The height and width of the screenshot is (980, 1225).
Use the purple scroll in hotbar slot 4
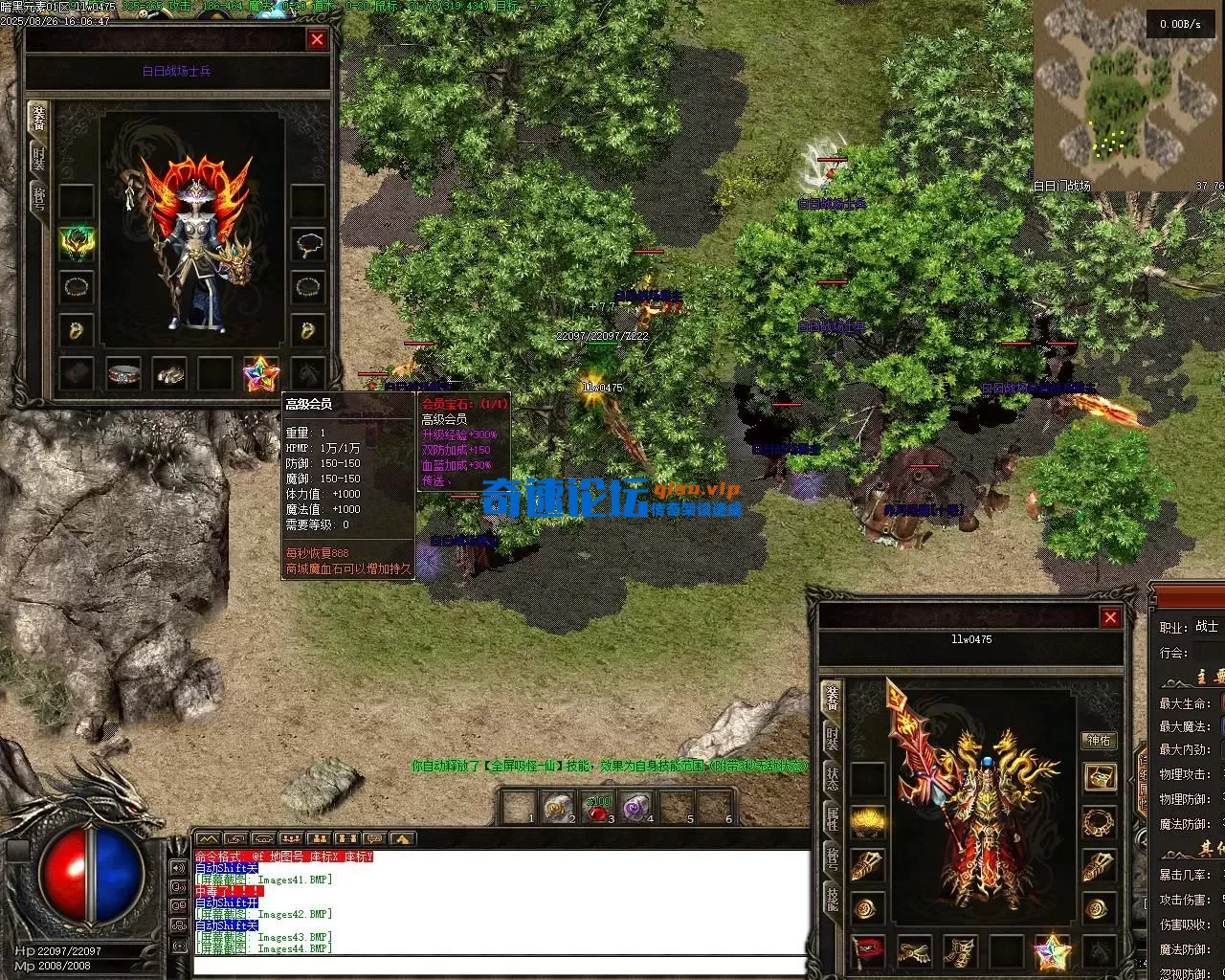pyautogui.click(x=636, y=810)
